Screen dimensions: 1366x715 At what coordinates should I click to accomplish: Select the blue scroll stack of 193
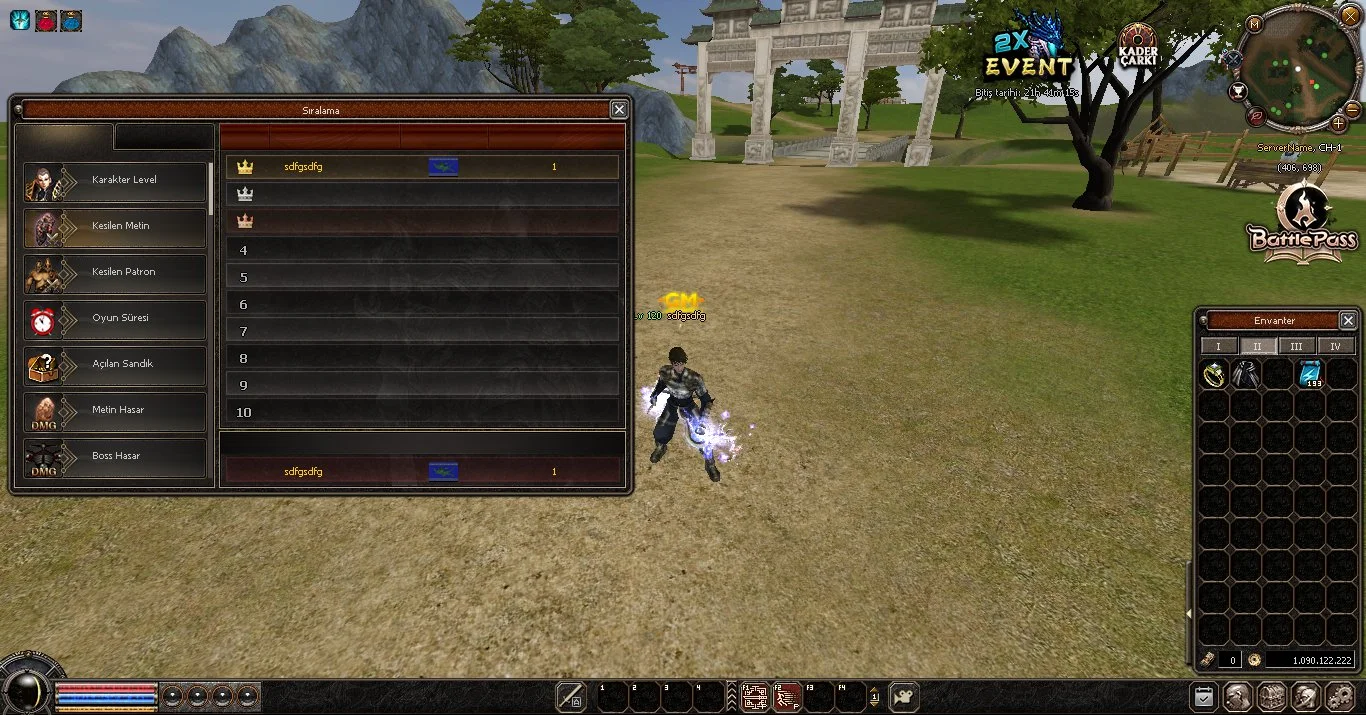1310,375
